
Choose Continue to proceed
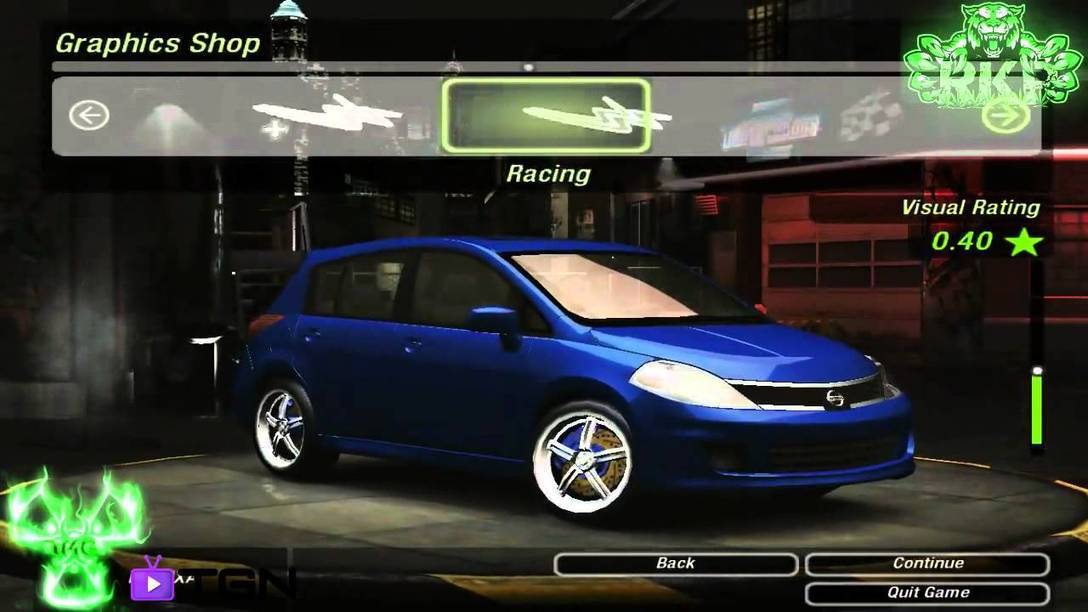click(927, 564)
